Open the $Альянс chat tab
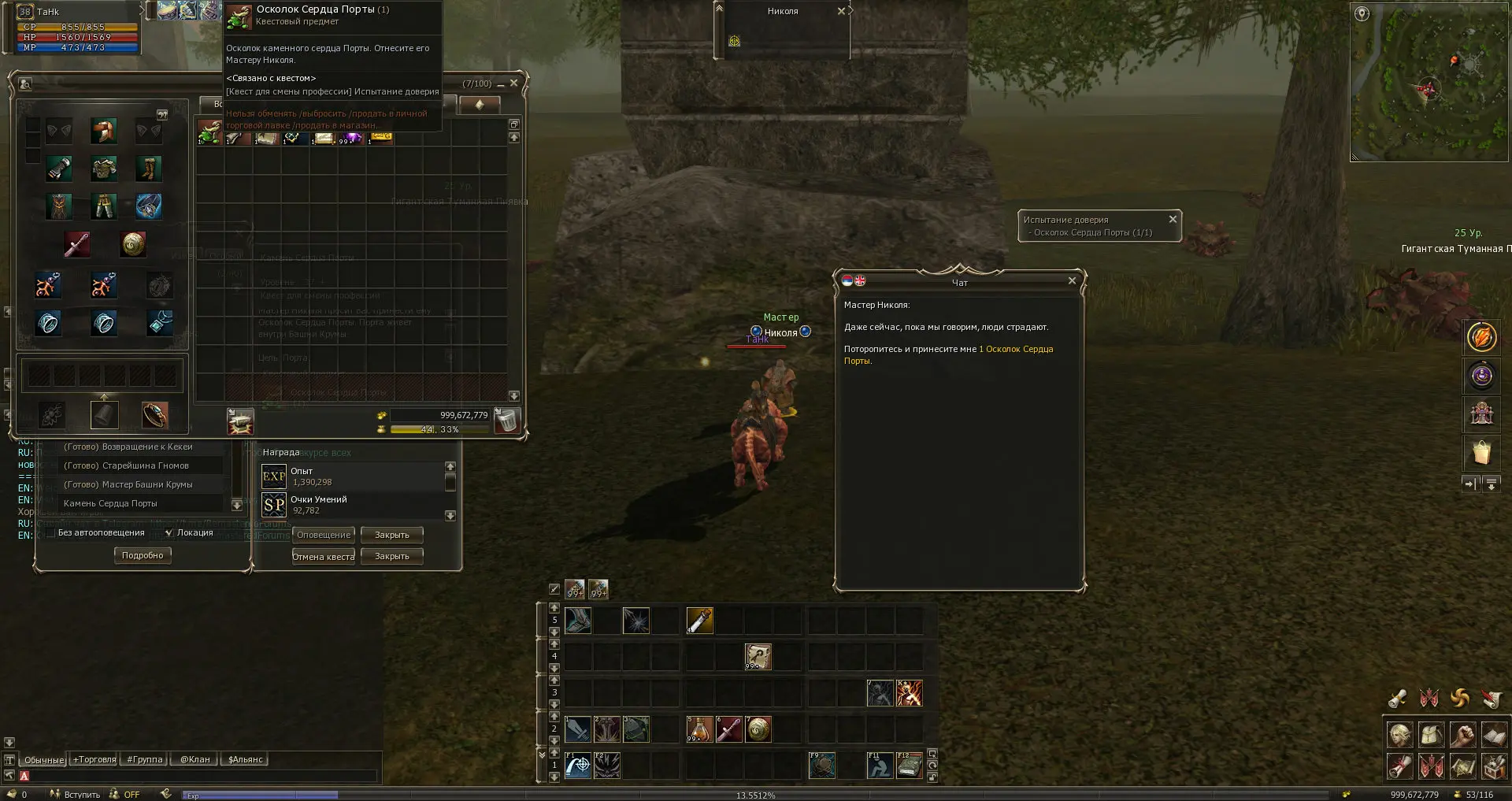Viewport: 1512px width, 801px height. pos(245,760)
